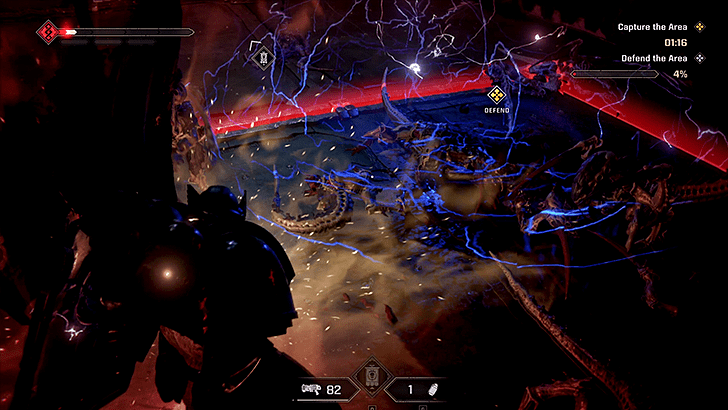Select the Capture the Area objective

coord(653,26)
